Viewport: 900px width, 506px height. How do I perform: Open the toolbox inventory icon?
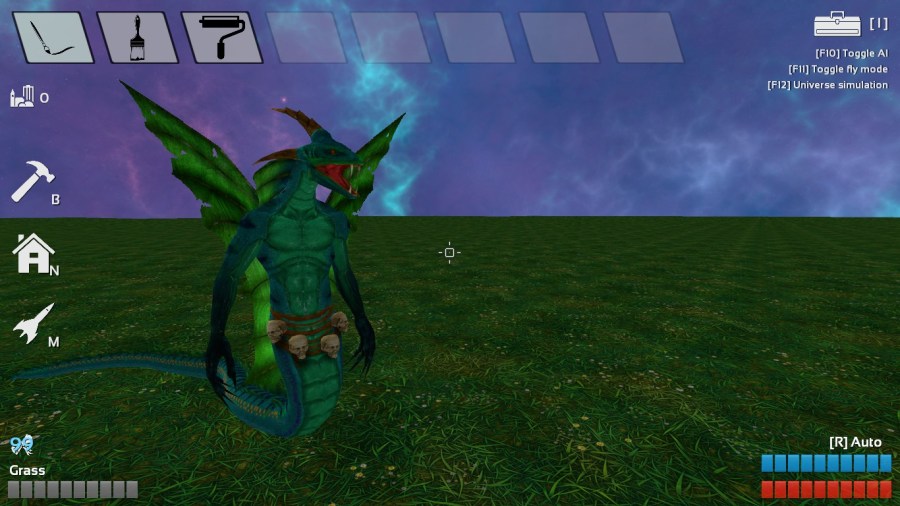tap(837, 24)
